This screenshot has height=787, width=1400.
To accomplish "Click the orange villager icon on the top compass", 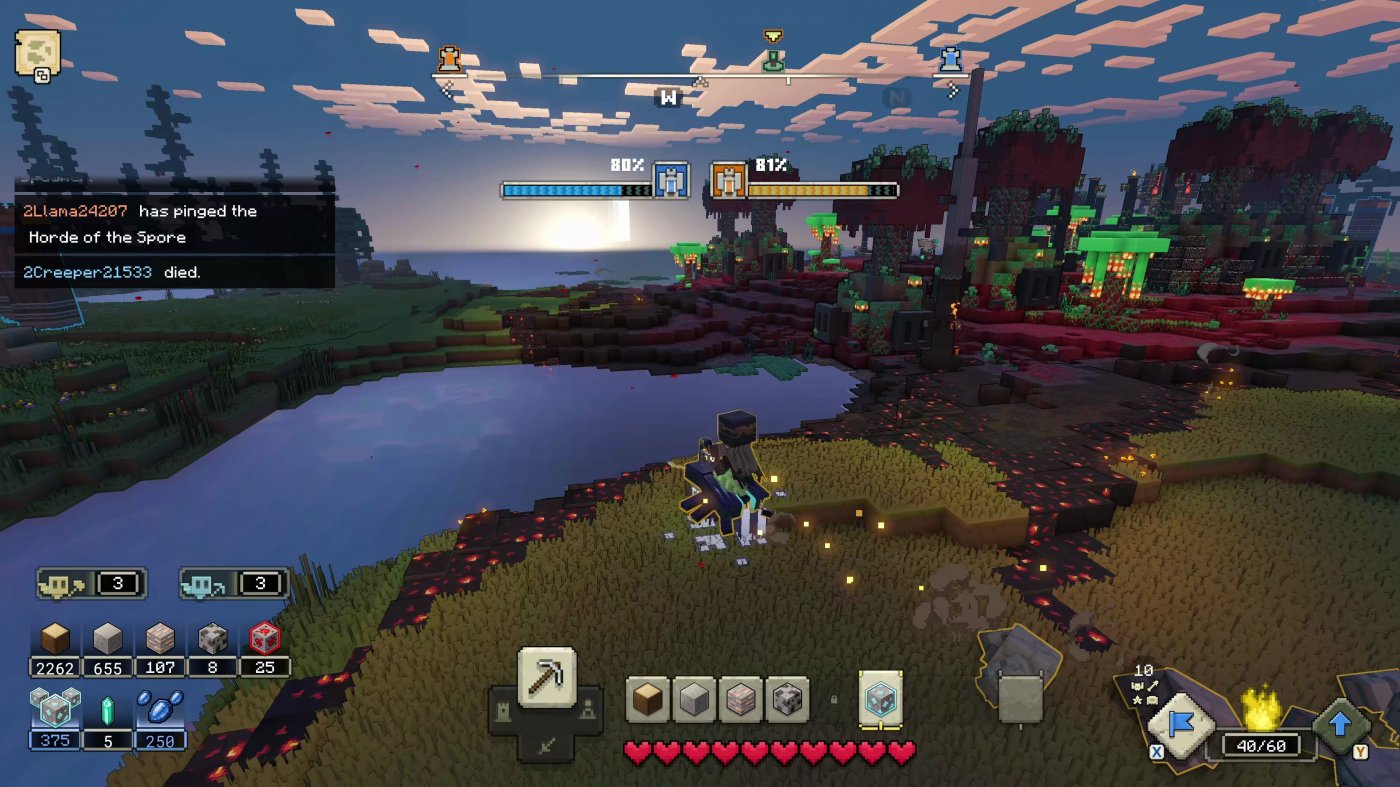I will pos(450,58).
